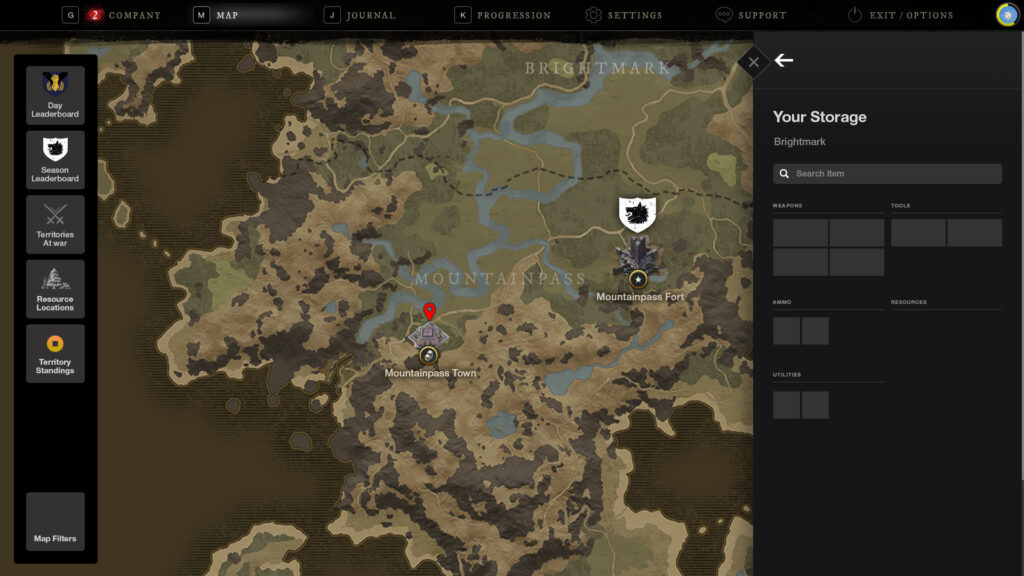
Task: Click the Search Item field
Action: (x=888, y=174)
